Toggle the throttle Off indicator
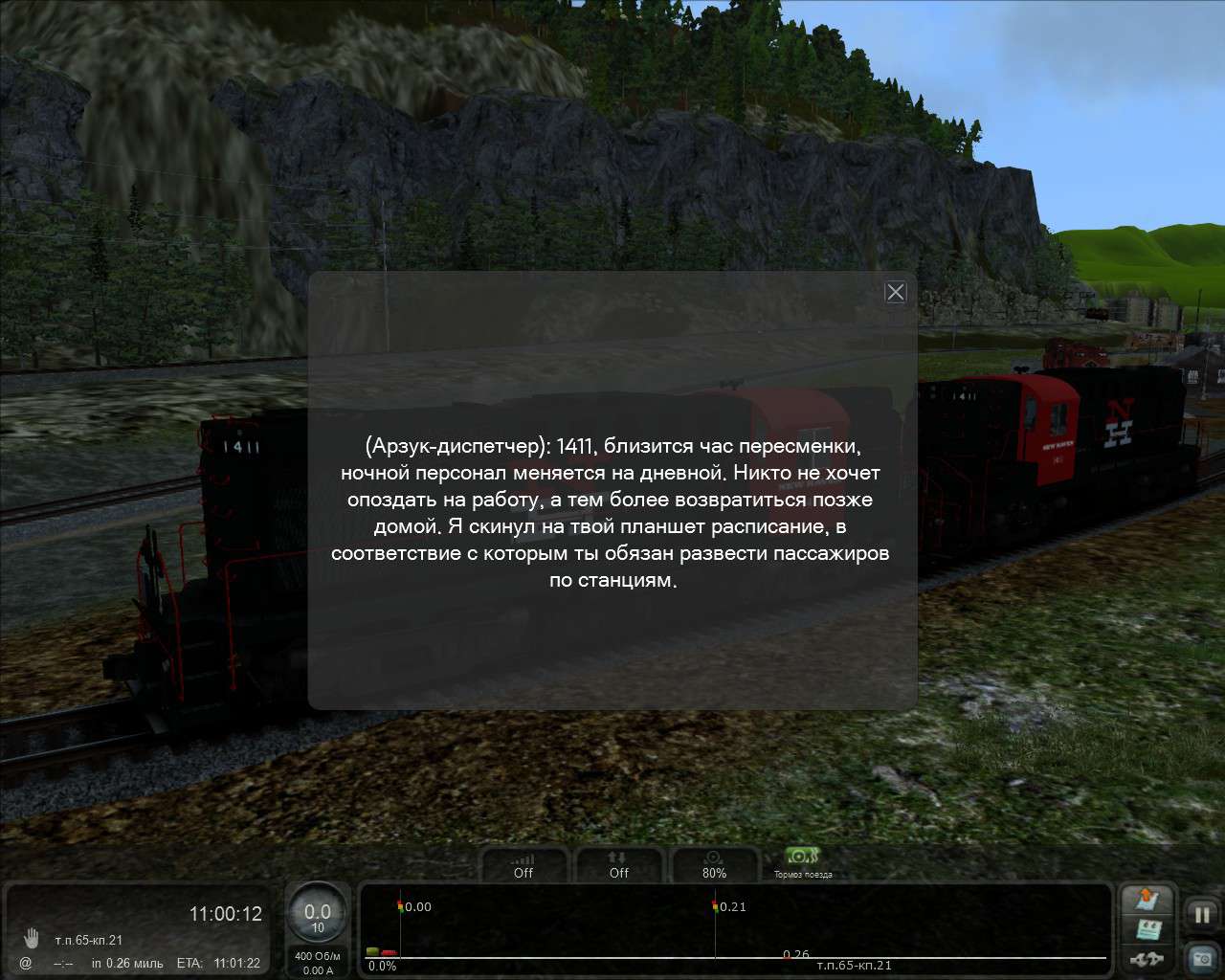This screenshot has height=980, width=1225. click(x=523, y=865)
